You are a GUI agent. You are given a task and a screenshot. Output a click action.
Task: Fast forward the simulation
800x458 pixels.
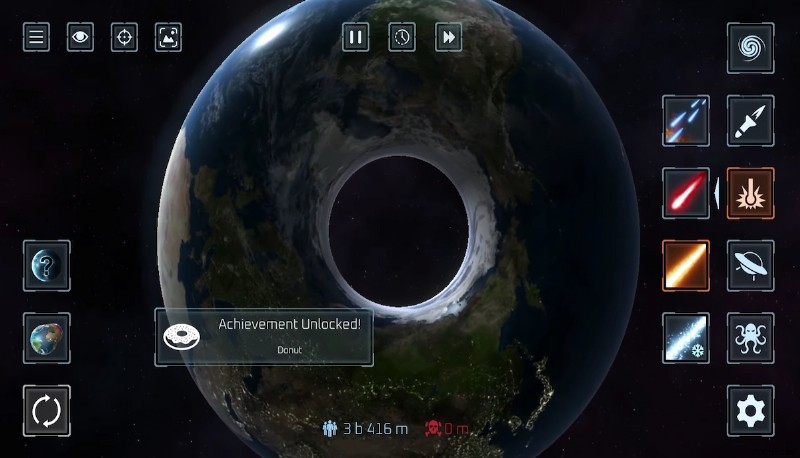tap(449, 38)
